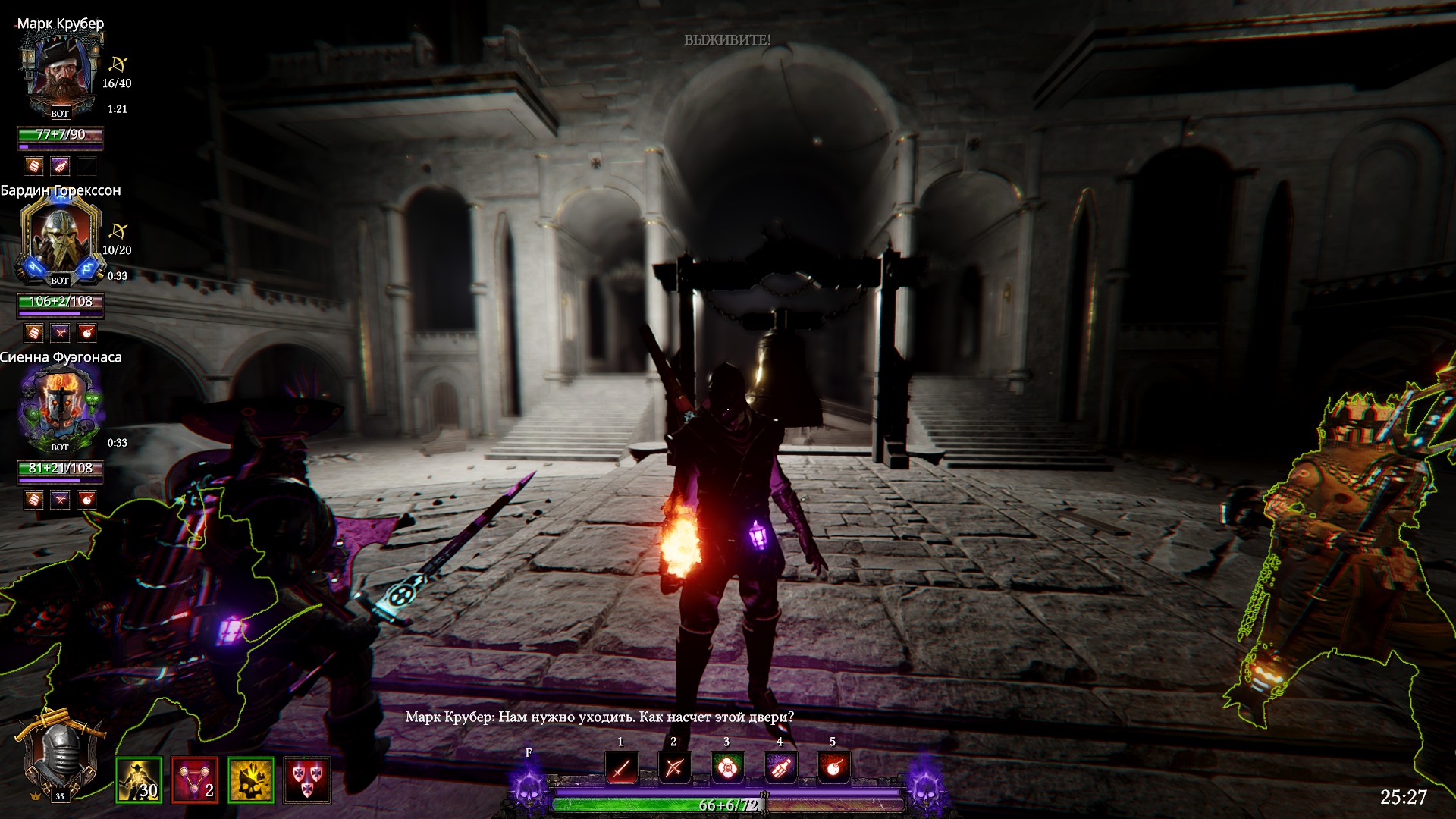1456x819 pixels.
Task: Click Марк Крубер's potion item icon
Action: pos(60,166)
